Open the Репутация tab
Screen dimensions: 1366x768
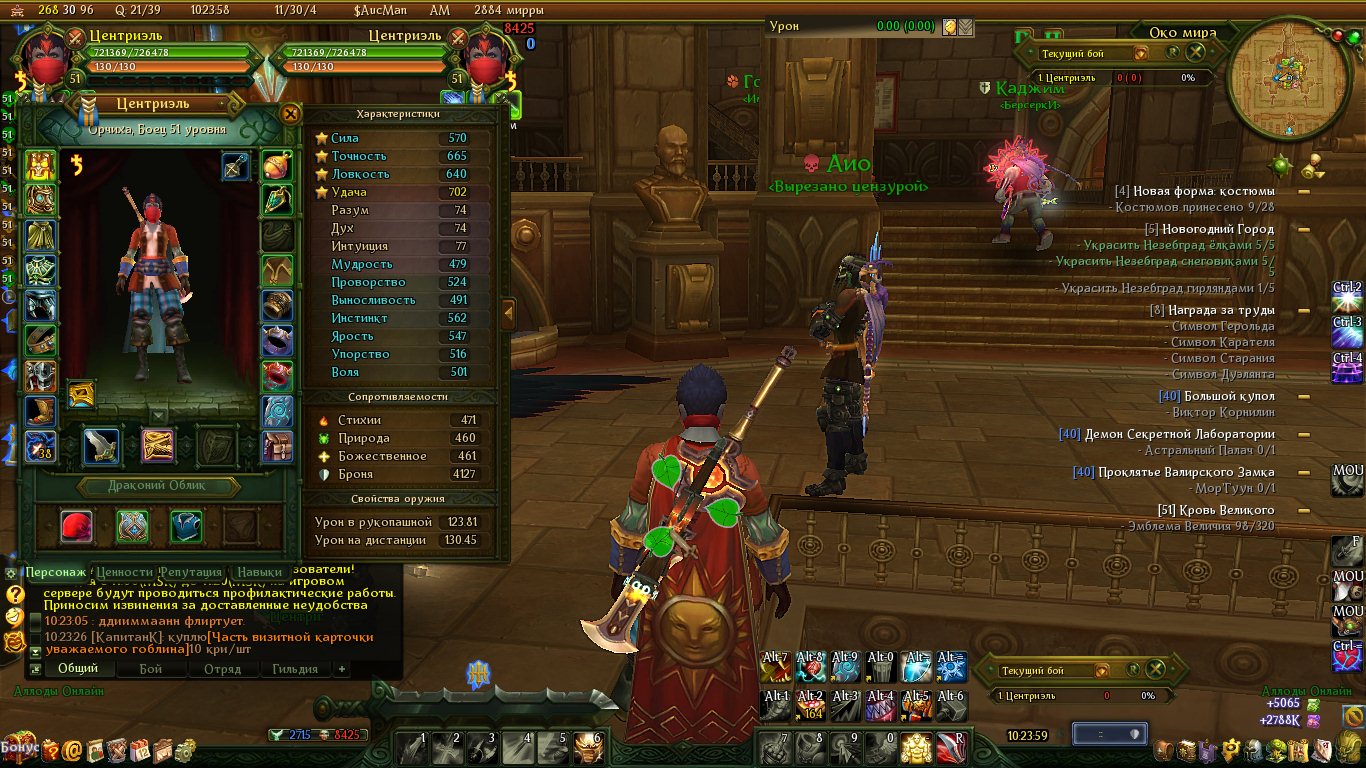(x=189, y=572)
